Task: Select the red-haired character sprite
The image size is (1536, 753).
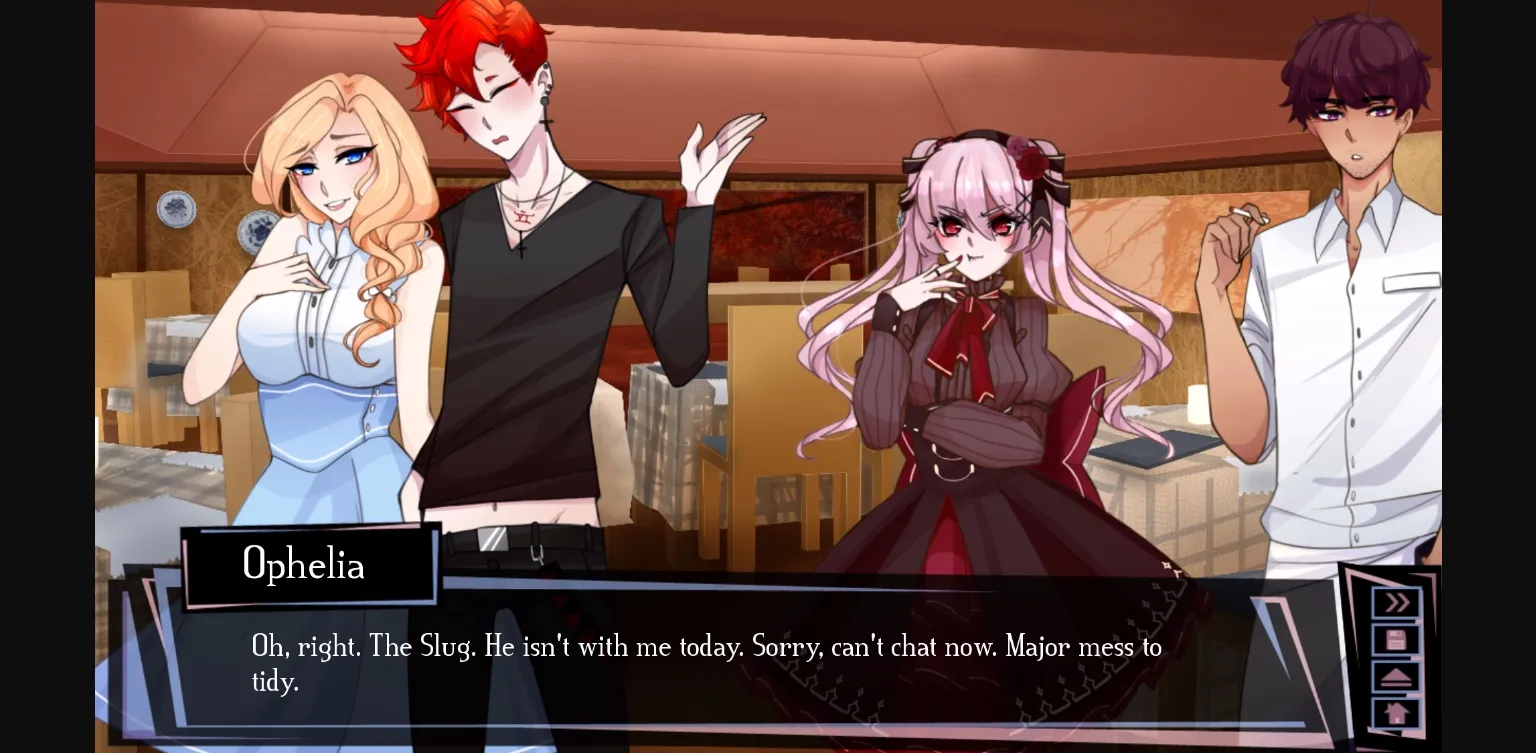Action: click(x=530, y=280)
